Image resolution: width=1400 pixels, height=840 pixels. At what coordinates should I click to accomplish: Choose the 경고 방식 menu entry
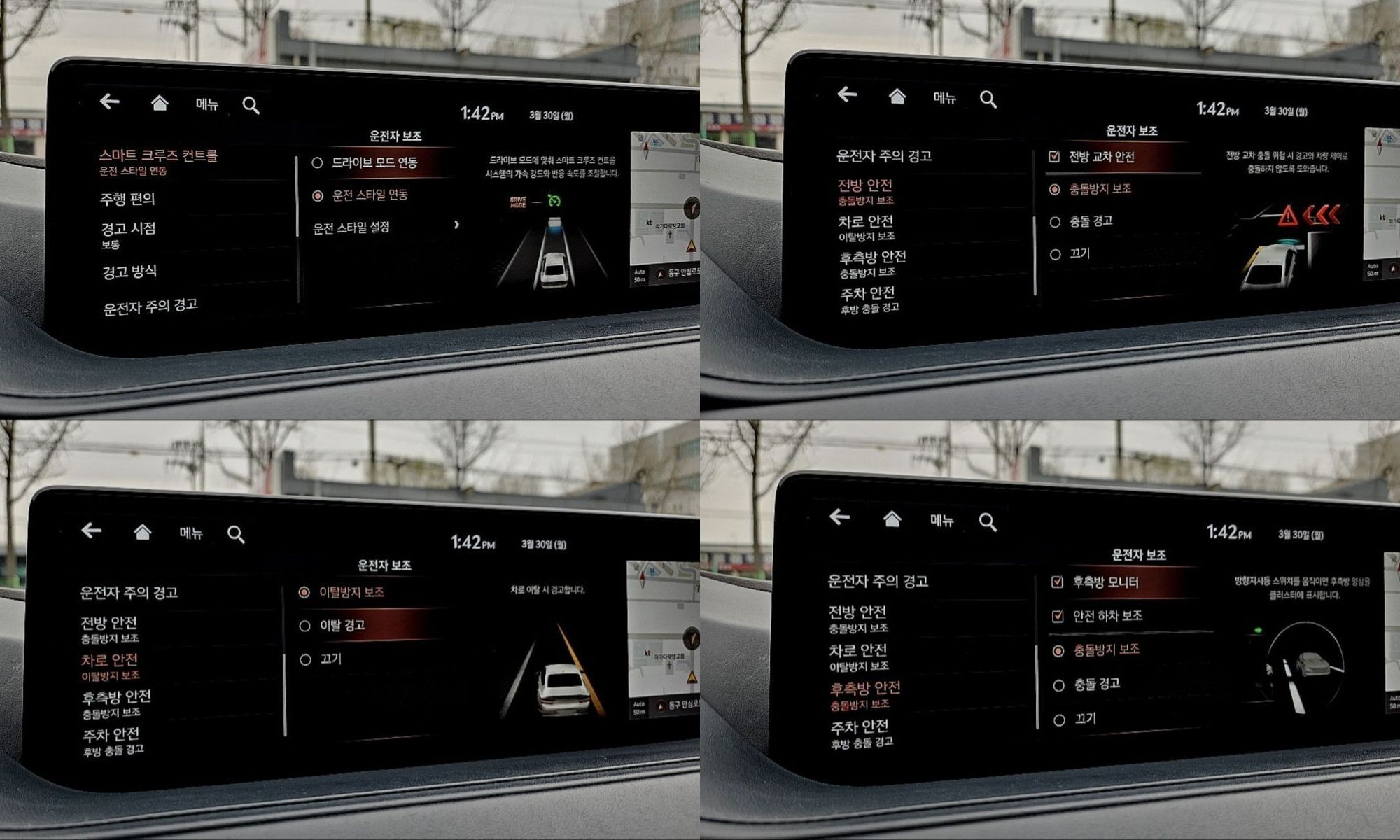click(x=129, y=272)
